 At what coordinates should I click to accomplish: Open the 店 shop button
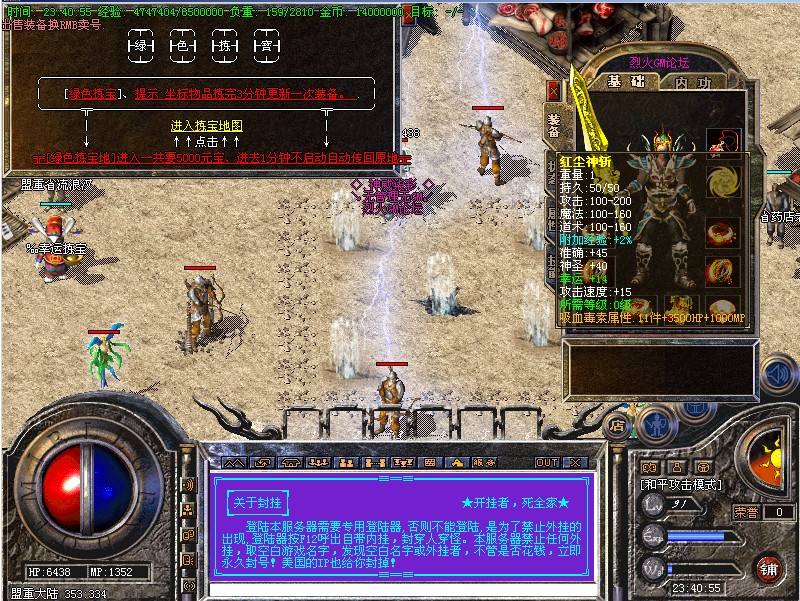point(618,424)
